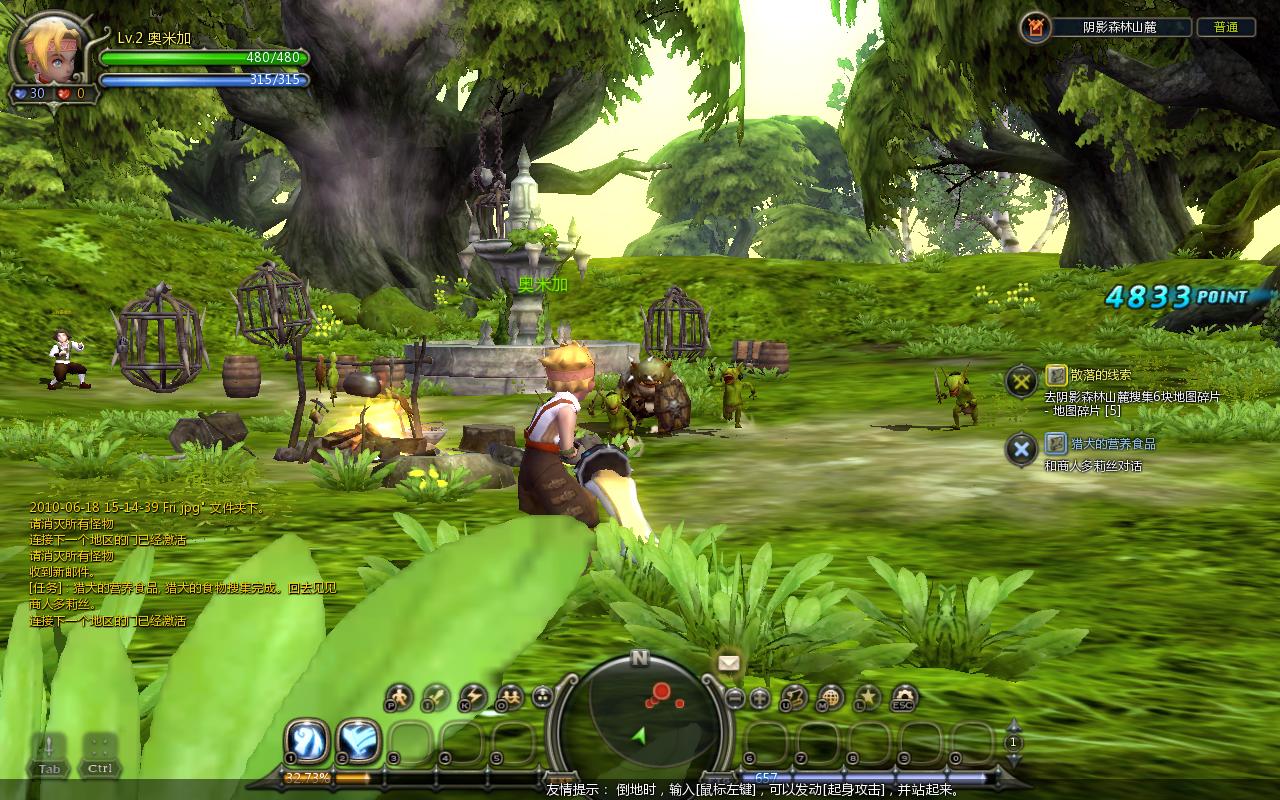
Task: Click the 普通 difficulty label
Action: tap(1225, 27)
